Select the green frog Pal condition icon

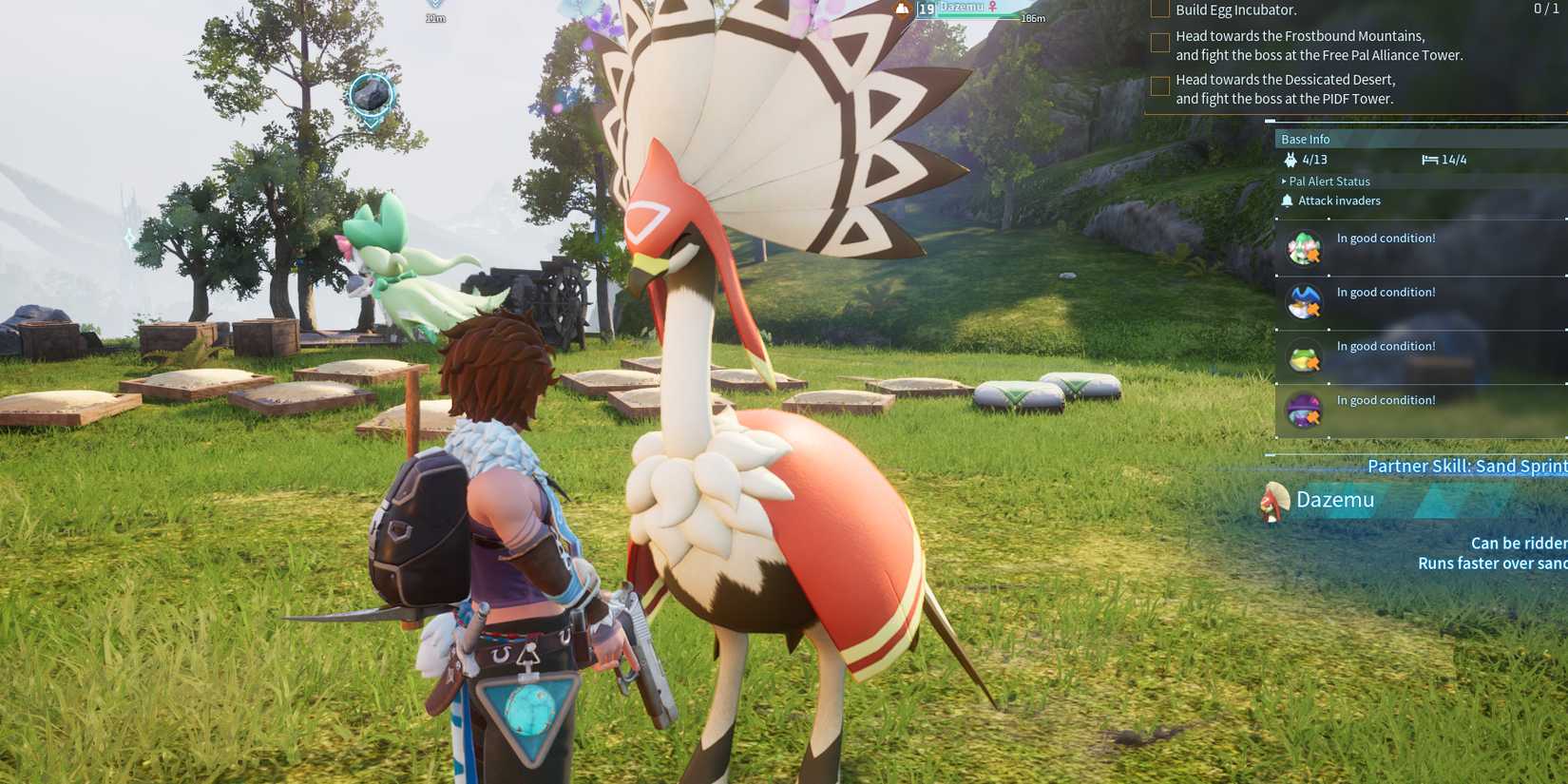tap(1303, 355)
